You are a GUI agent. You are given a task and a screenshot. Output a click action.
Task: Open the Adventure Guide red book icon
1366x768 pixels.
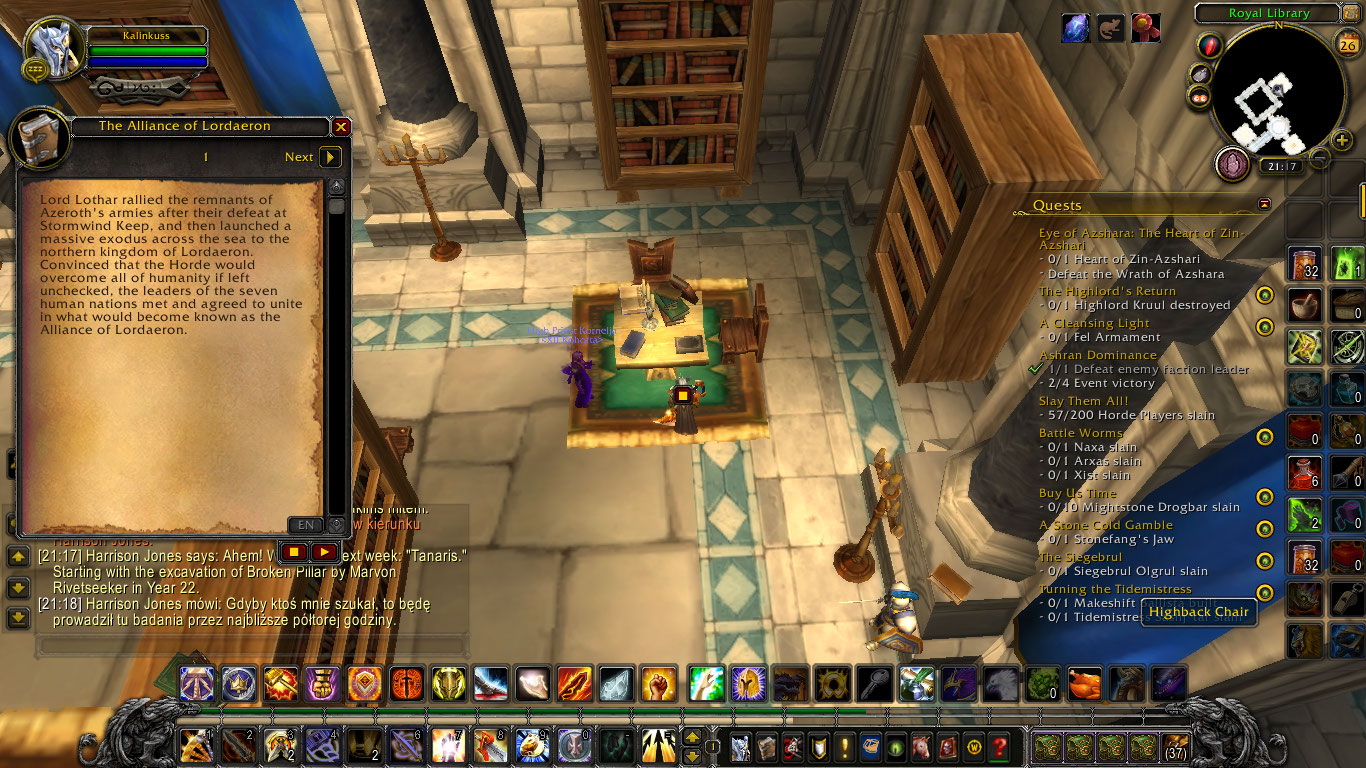(947, 744)
